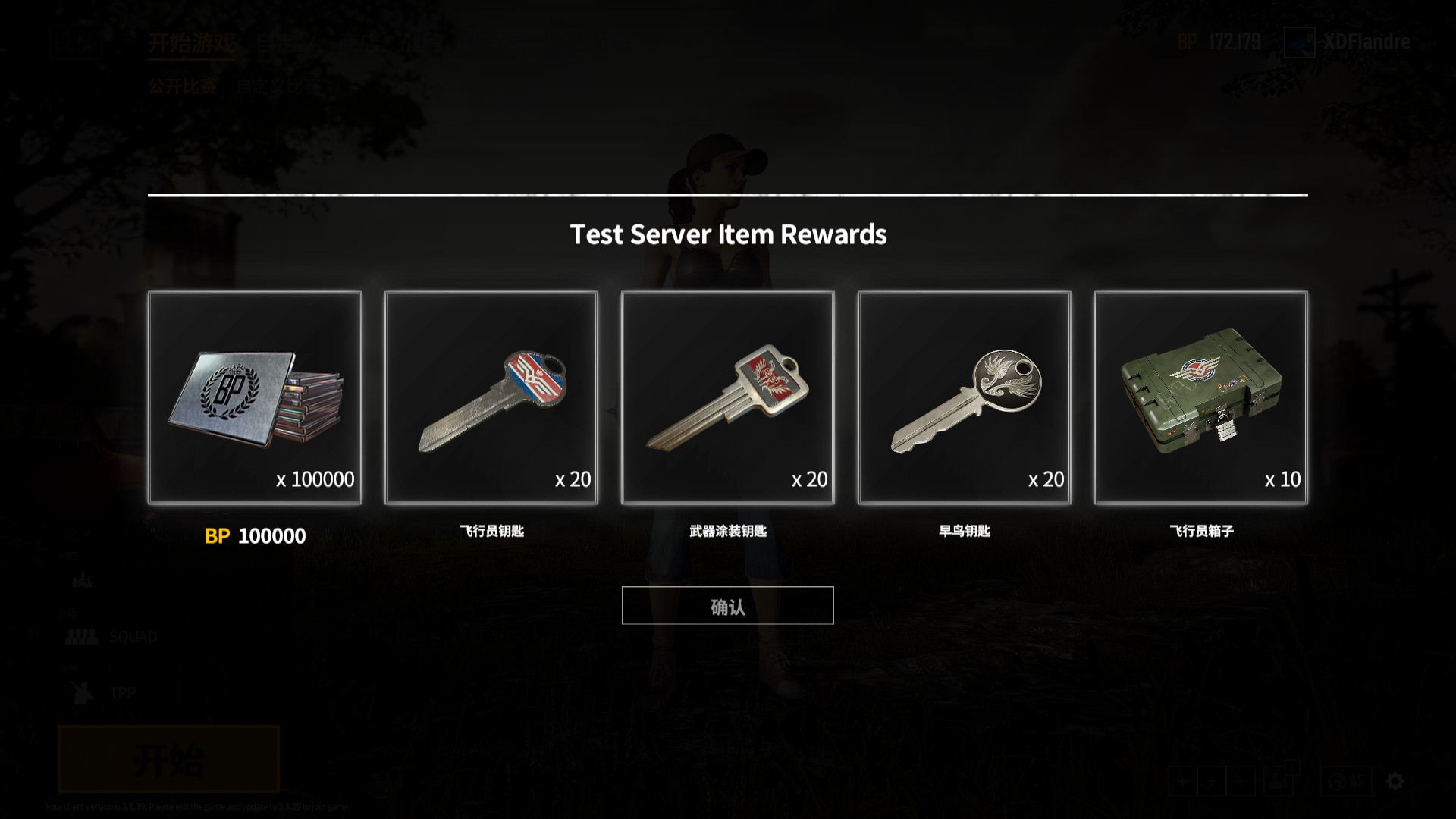Select the BP x100000 reward tile
This screenshot has height=819, width=1456.
coord(255,397)
